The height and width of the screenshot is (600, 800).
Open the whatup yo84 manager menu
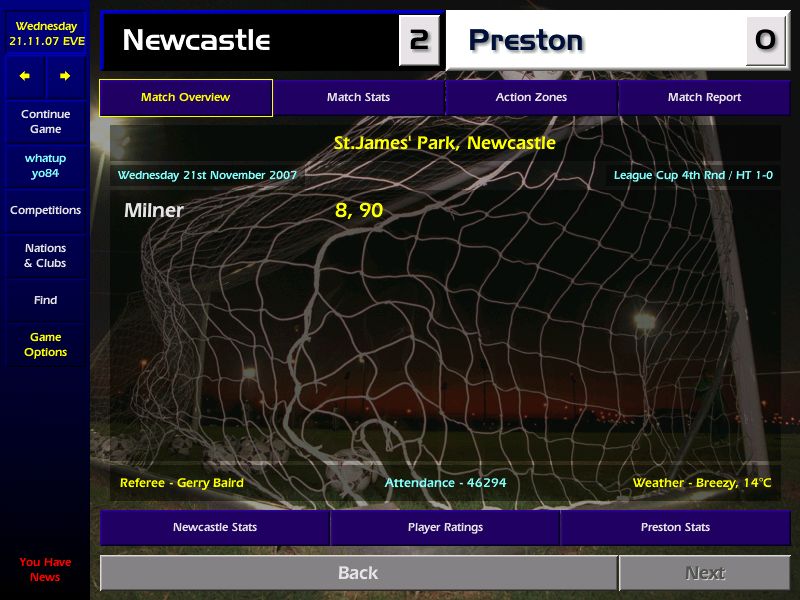point(45,166)
